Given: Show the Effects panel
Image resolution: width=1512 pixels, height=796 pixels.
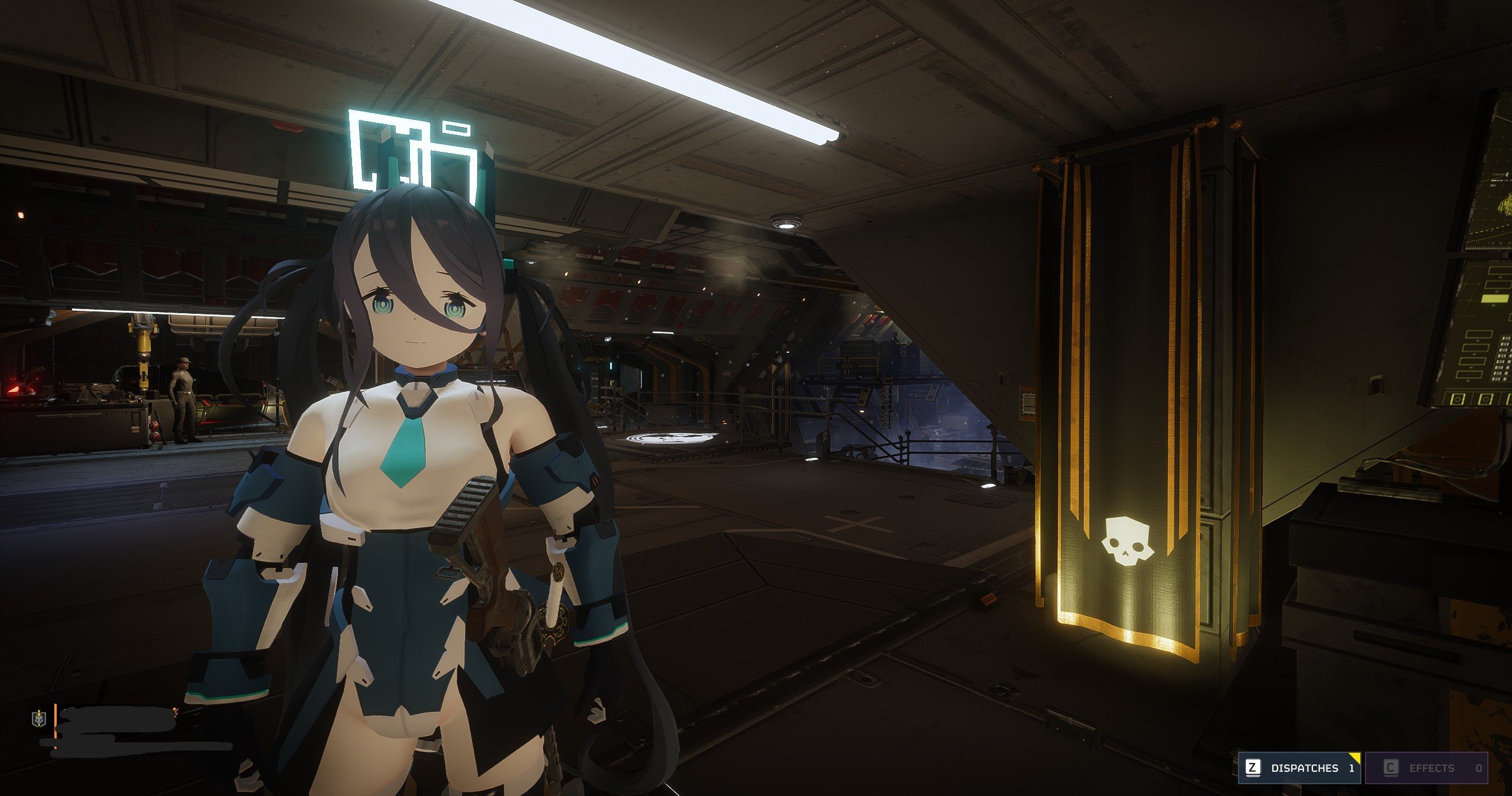Looking at the screenshot, I should (1426, 768).
